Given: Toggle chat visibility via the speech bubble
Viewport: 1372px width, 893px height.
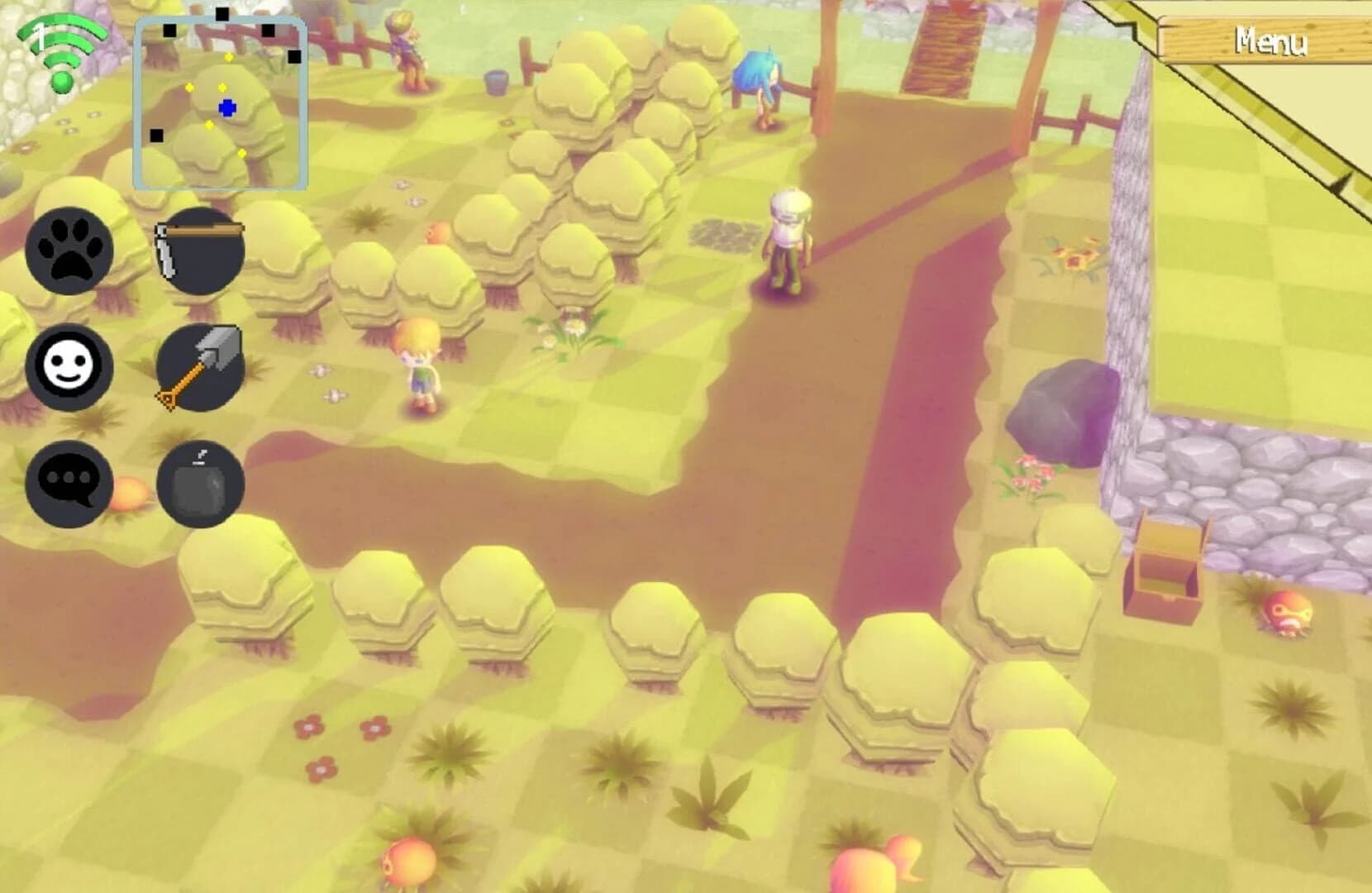Looking at the screenshot, I should tap(70, 482).
